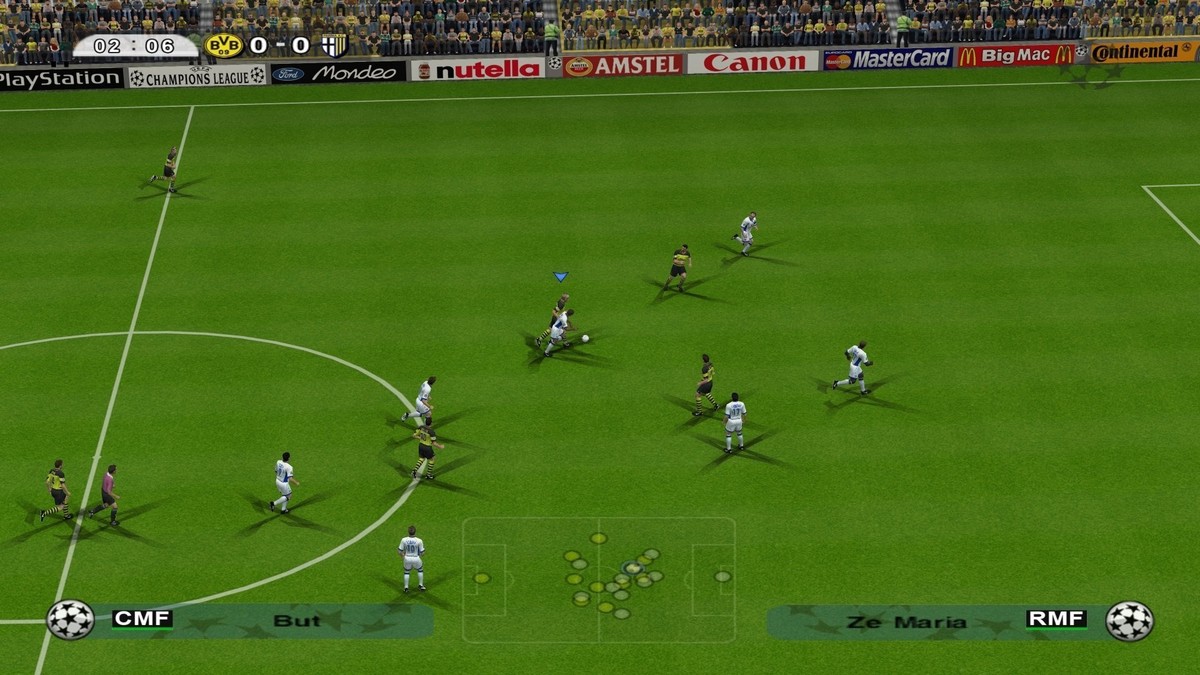The image size is (1200, 675).
Task: Click the pitch radar minimap
Action: pos(598,579)
